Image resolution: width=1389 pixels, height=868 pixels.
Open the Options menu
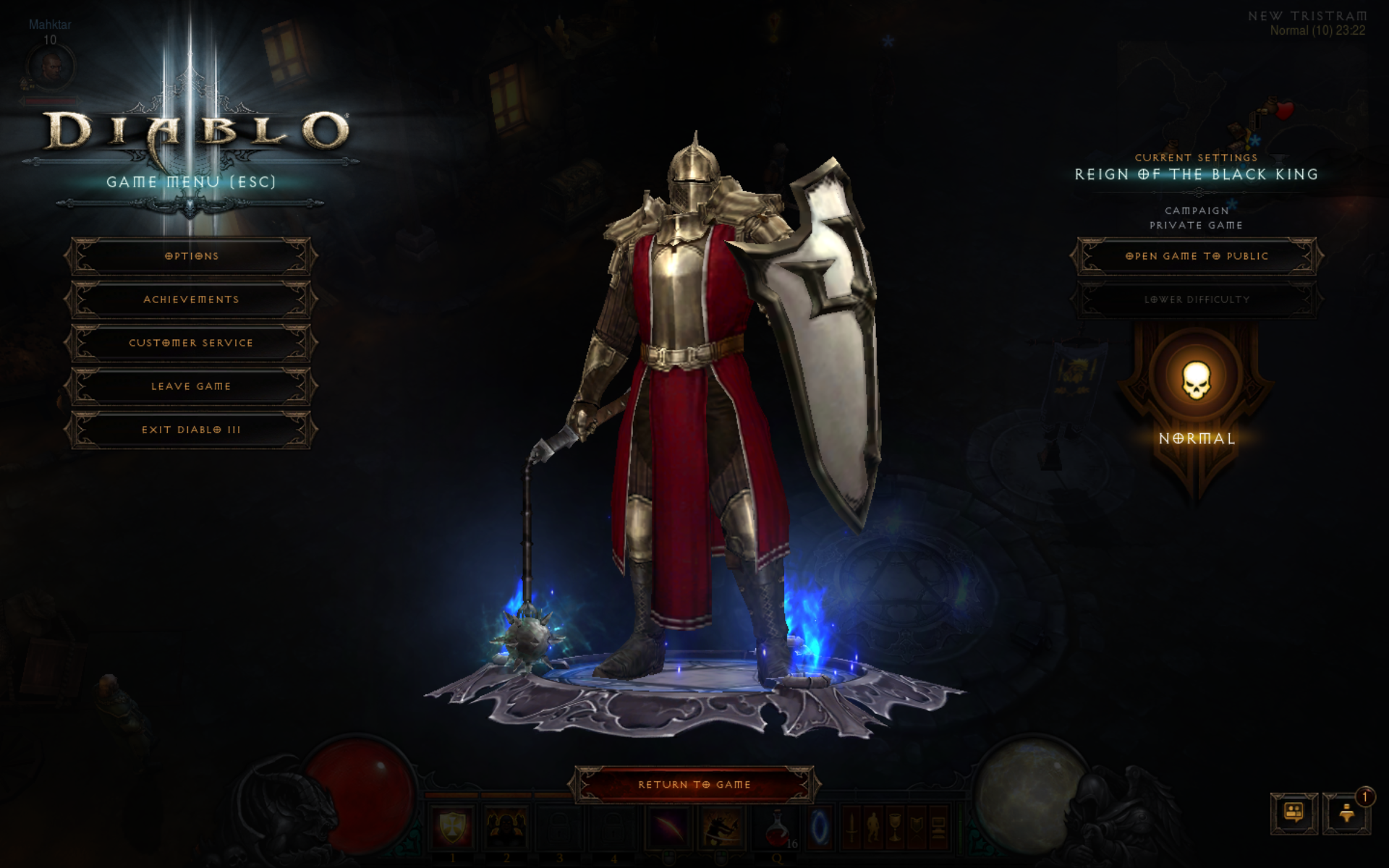click(191, 256)
